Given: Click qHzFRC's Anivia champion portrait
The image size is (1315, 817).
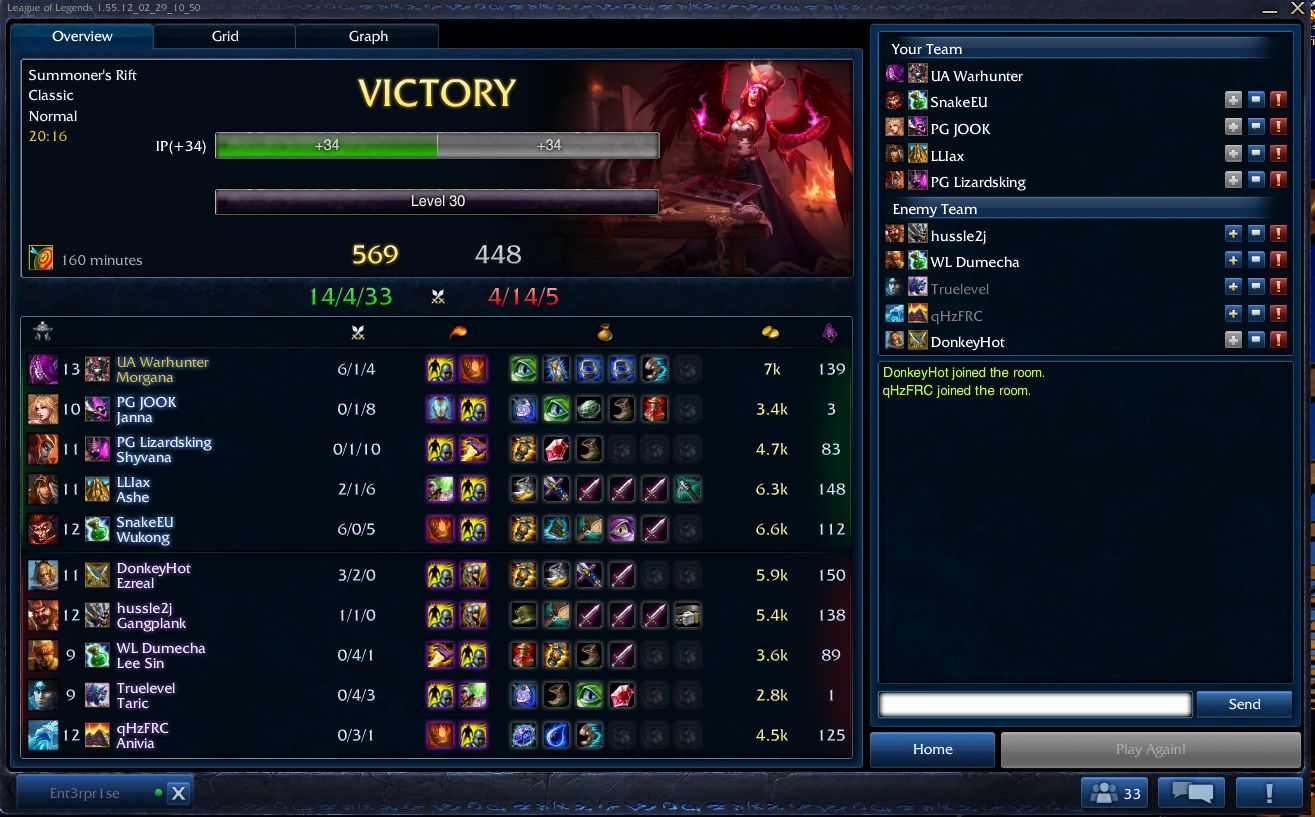Looking at the screenshot, I should click(x=43, y=735).
